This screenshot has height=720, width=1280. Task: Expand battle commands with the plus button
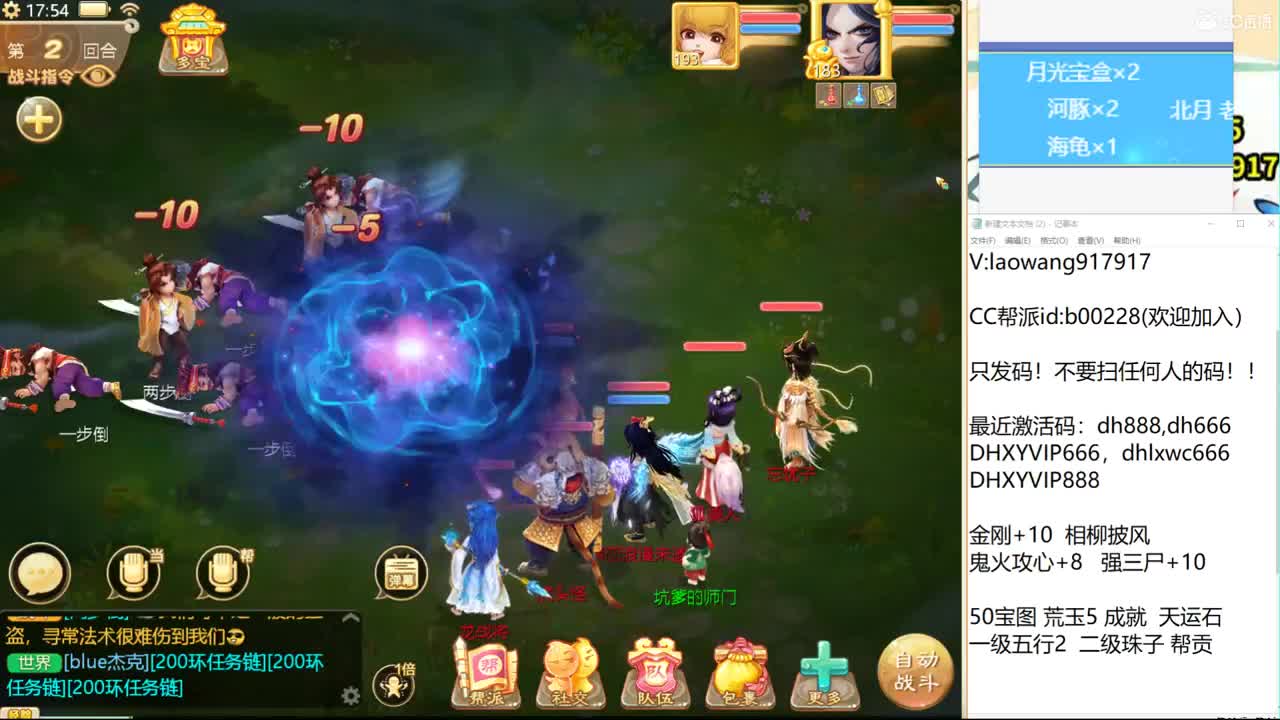coord(37,120)
